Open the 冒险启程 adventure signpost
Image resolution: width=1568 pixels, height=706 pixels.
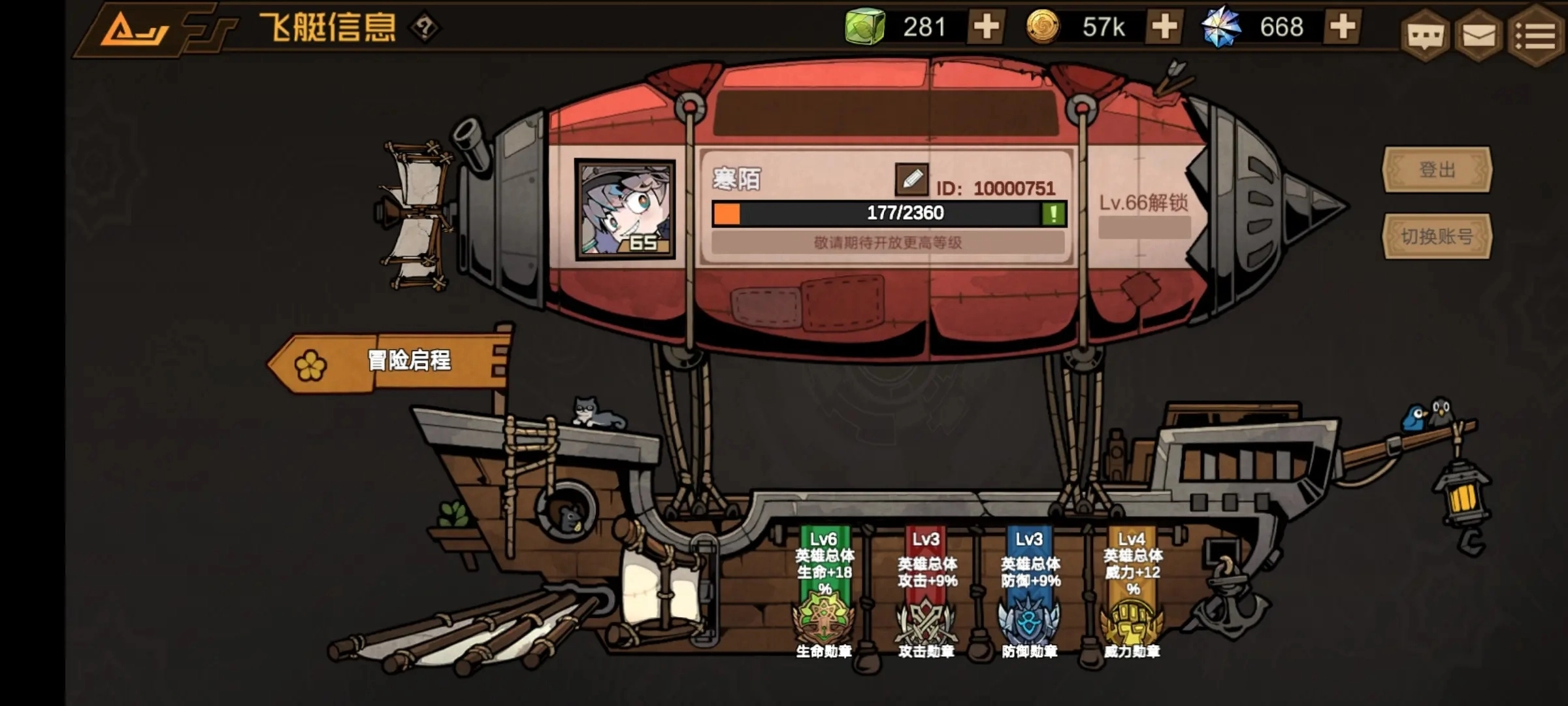[x=392, y=362]
